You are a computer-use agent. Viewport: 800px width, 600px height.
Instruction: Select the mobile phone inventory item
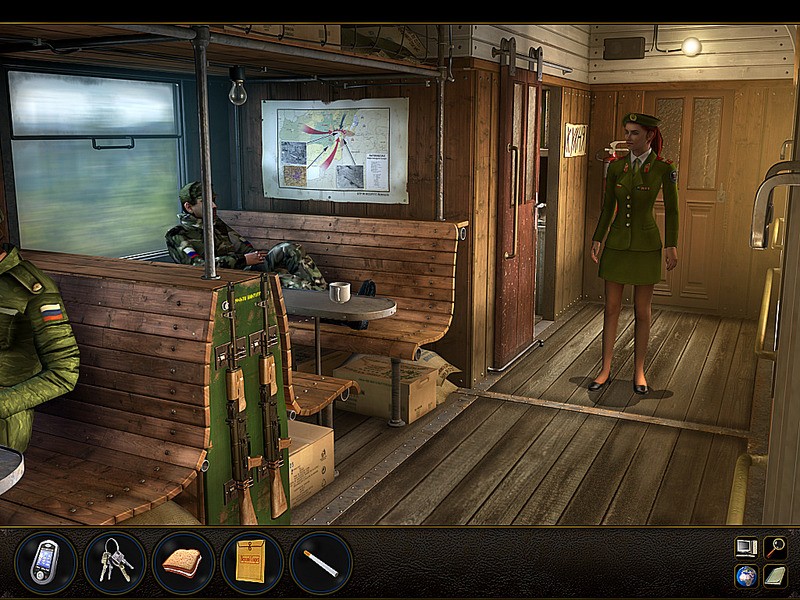(45, 562)
